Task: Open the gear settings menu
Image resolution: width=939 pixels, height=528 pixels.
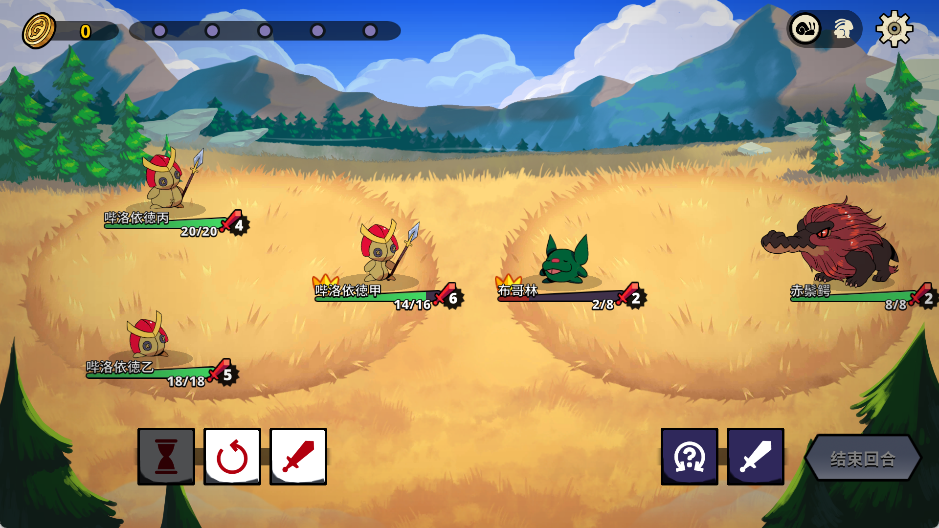Action: point(894,29)
